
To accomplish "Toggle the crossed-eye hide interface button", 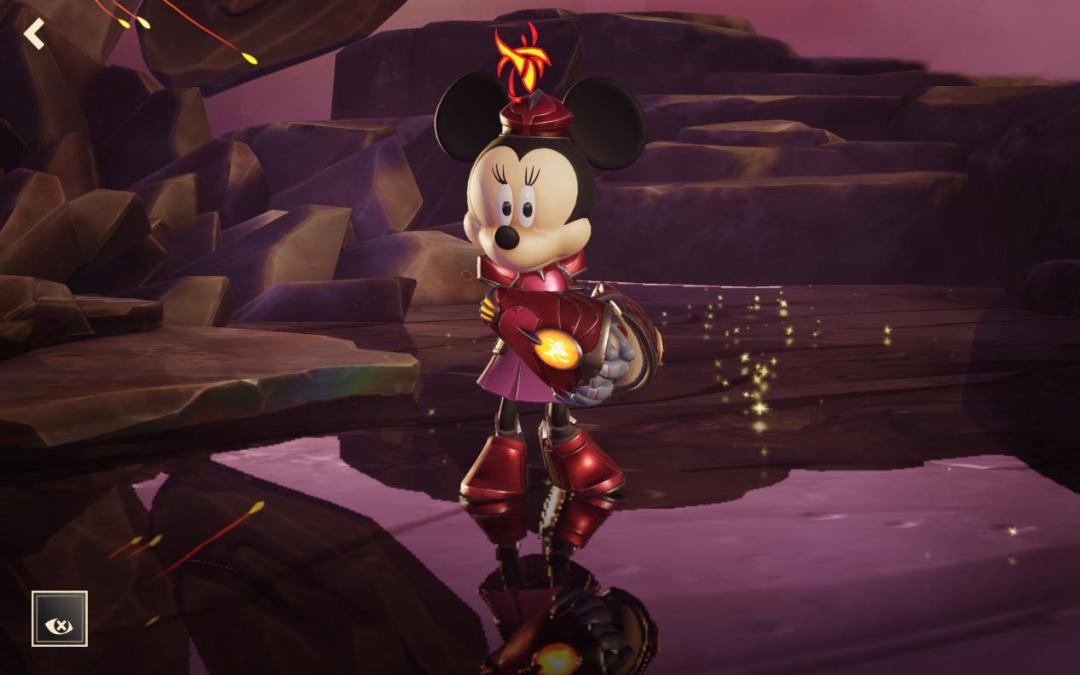I will [59, 618].
